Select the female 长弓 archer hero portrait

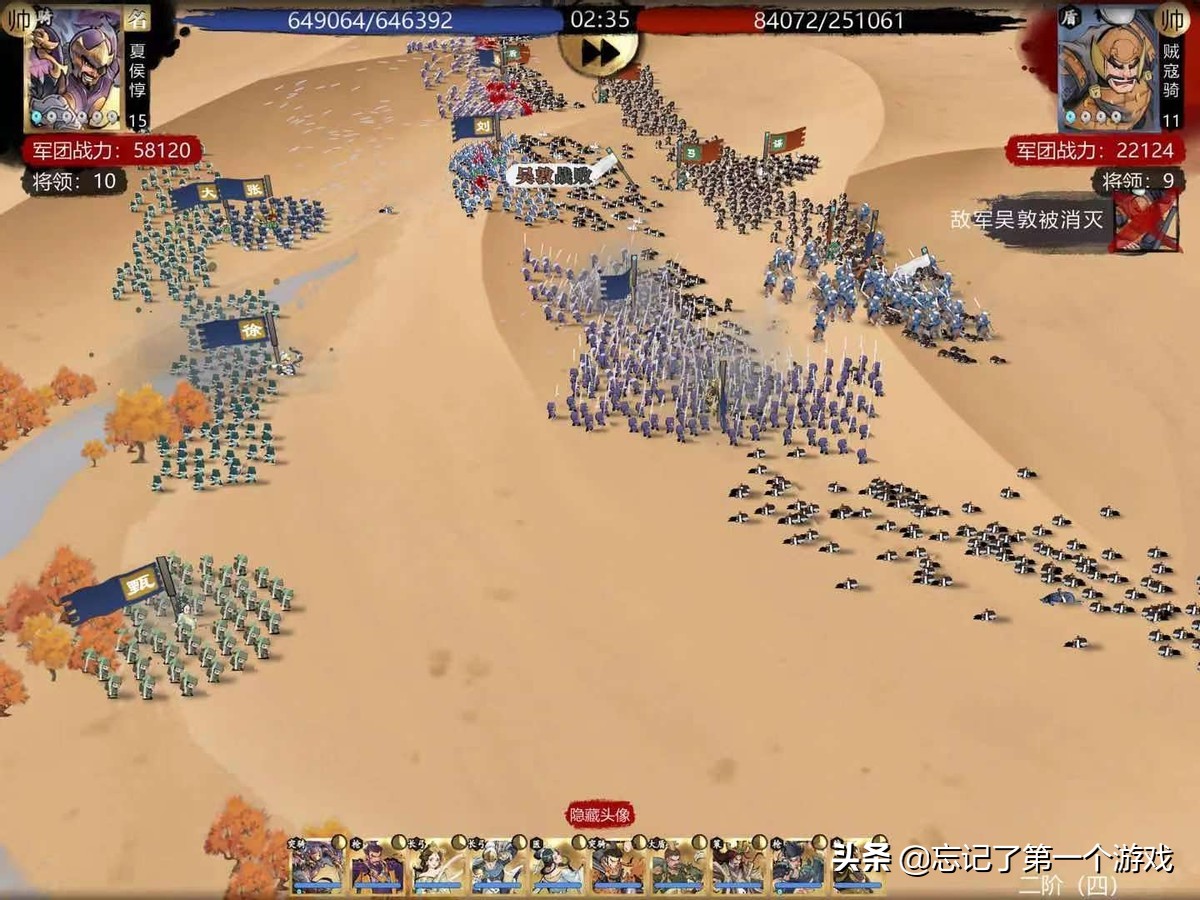pos(437,866)
